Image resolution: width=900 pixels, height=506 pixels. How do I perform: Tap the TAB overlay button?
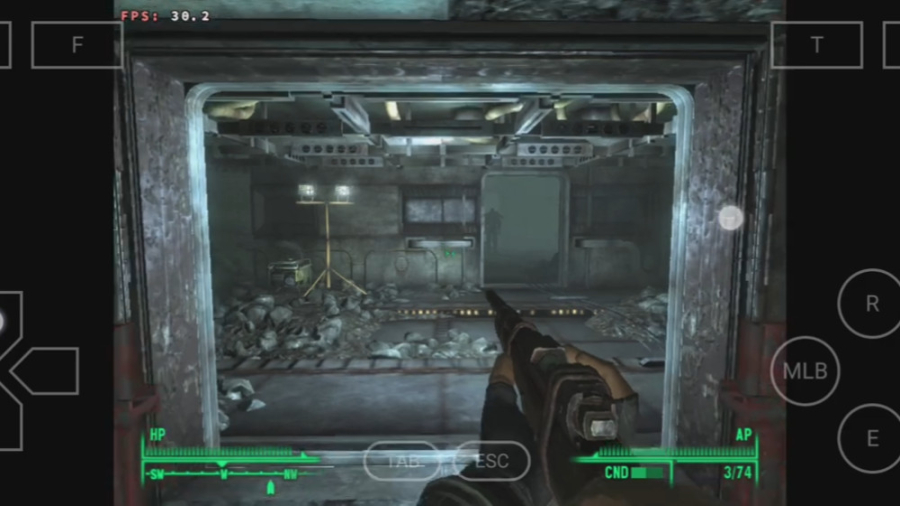(400, 461)
